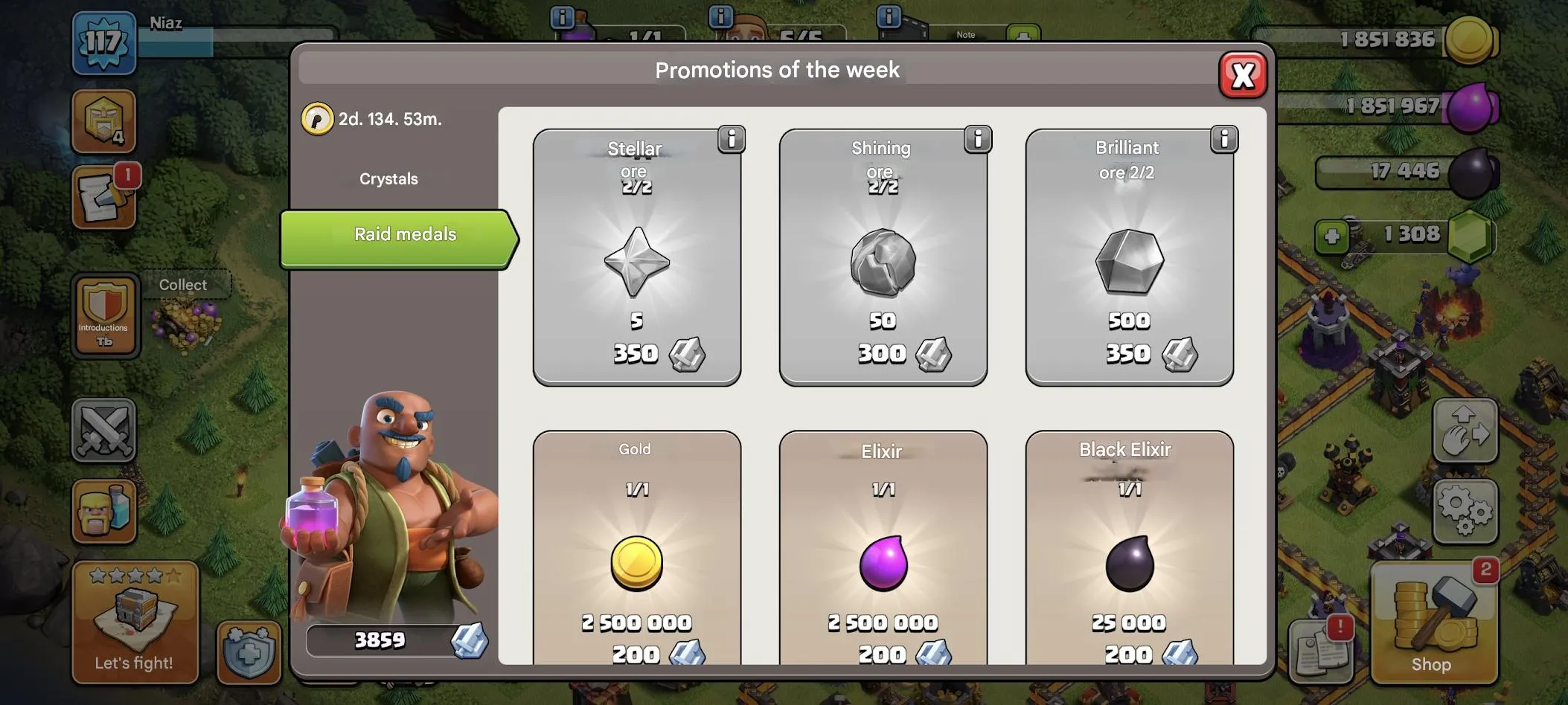This screenshot has width=1568, height=705.
Task: Open the Shining Ore info popup
Action: point(978,139)
